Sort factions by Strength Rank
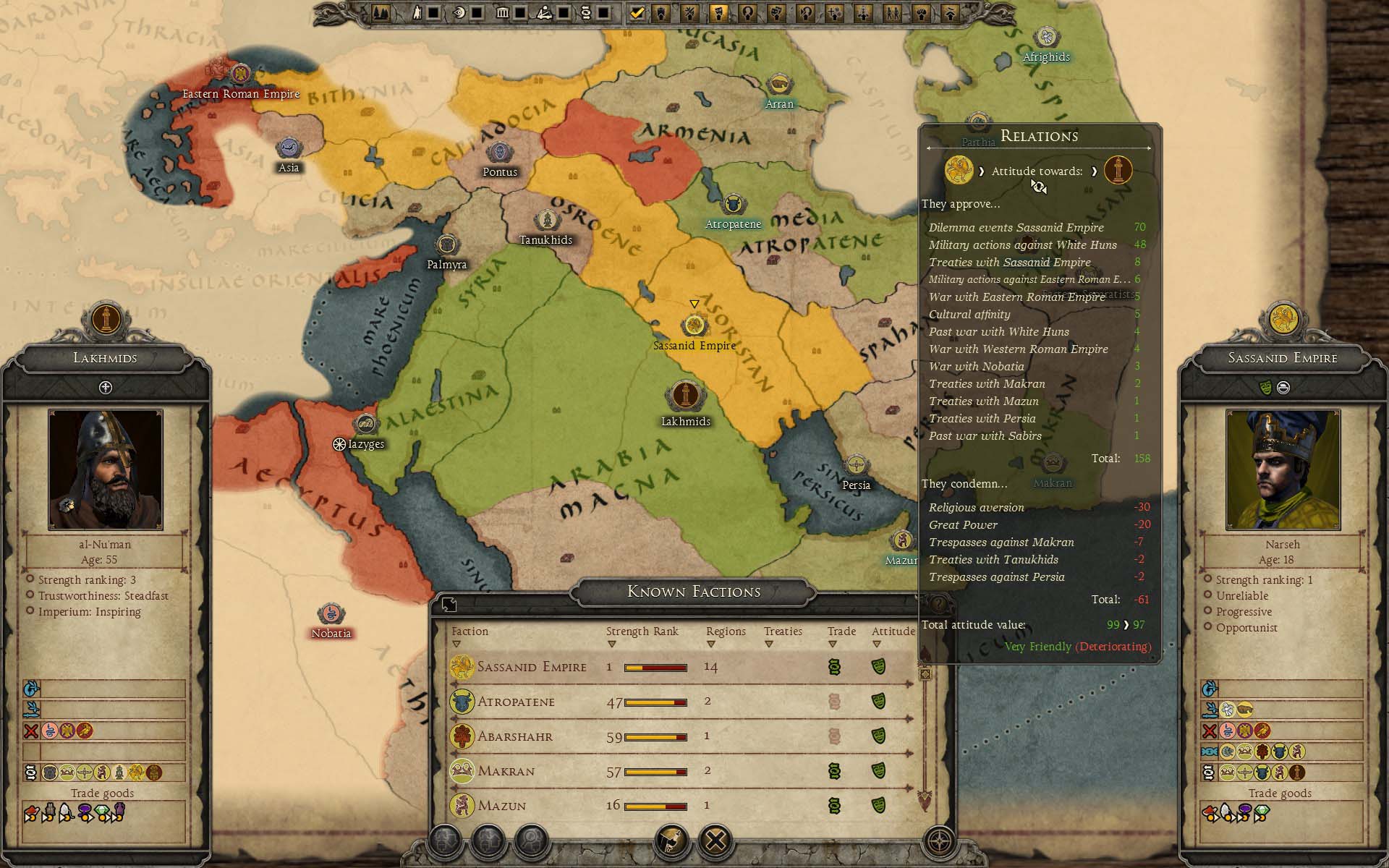The image size is (1389, 868). 642,631
